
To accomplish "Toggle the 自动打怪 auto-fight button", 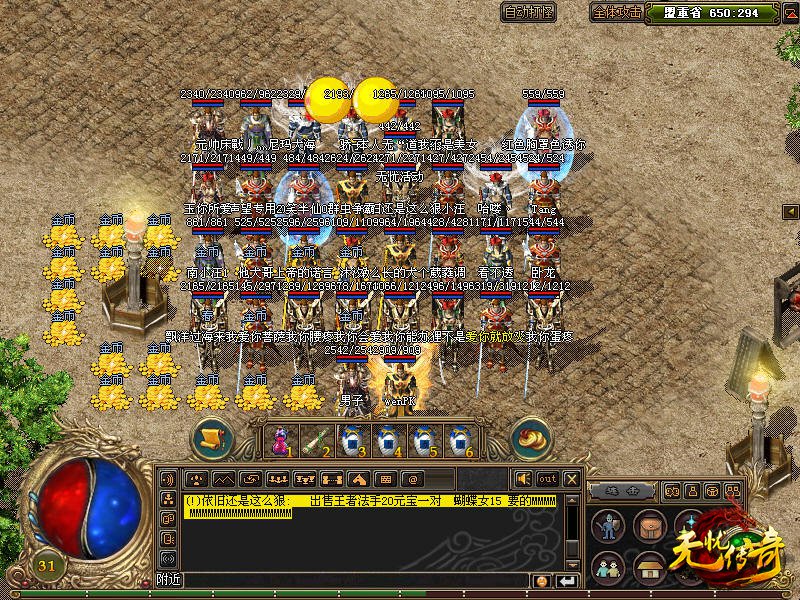I will (529, 13).
